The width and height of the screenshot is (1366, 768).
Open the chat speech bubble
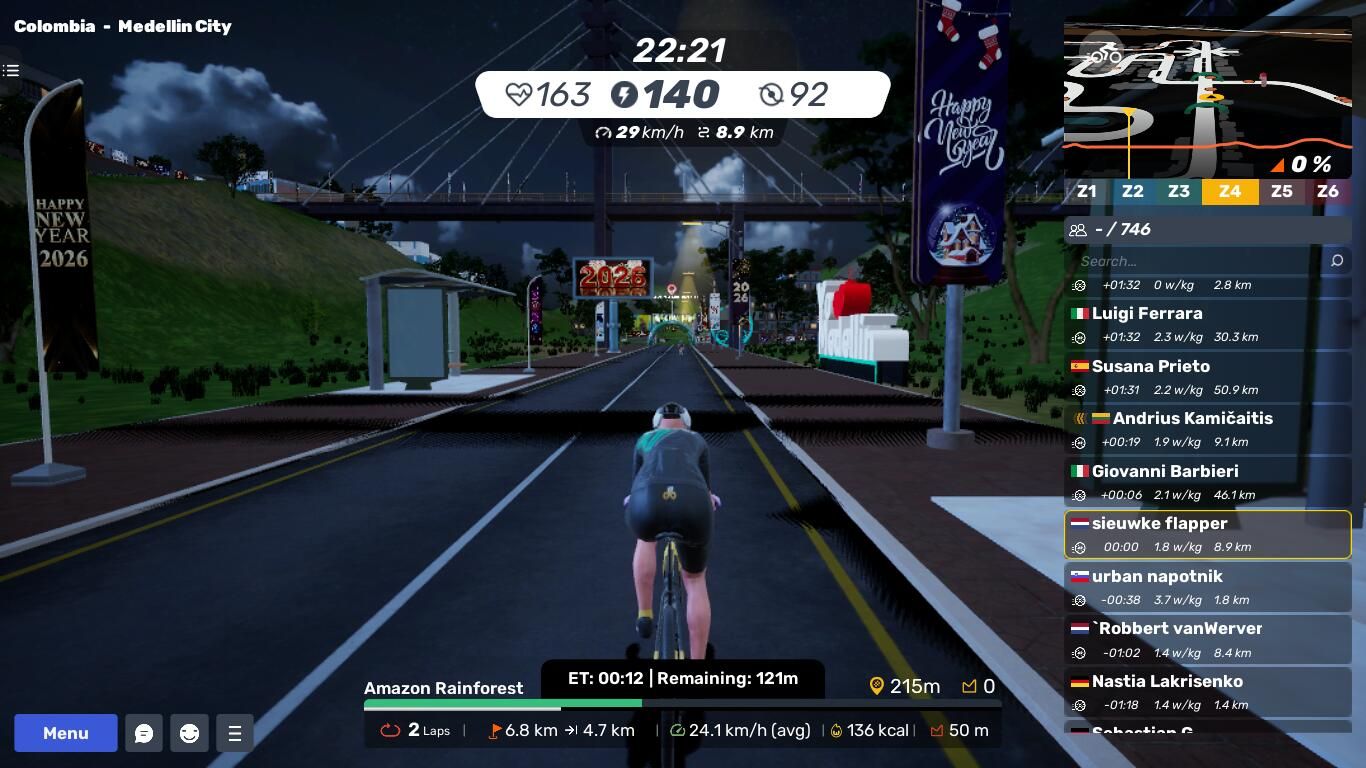point(144,733)
